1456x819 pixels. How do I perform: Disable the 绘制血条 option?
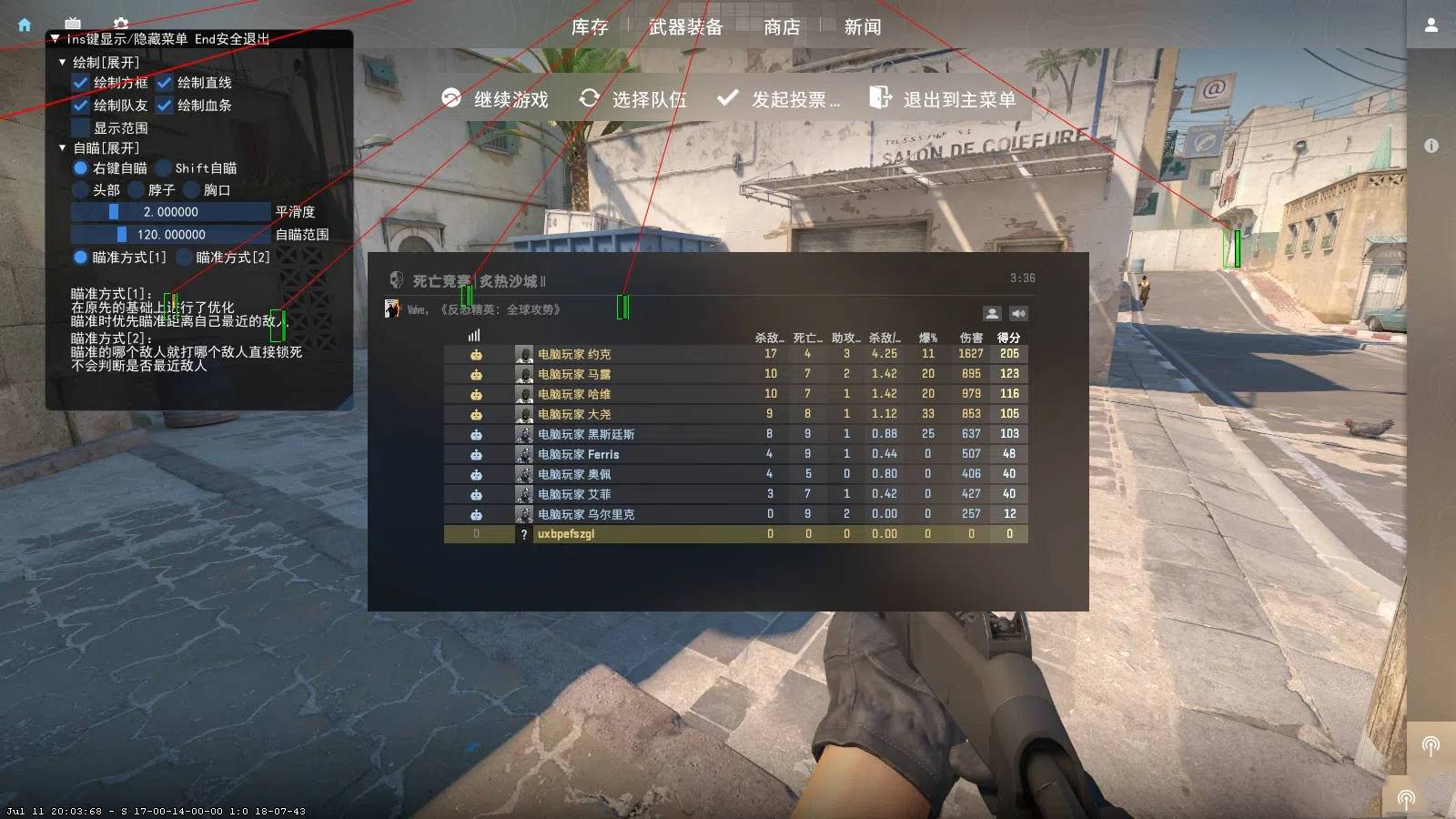(165, 105)
